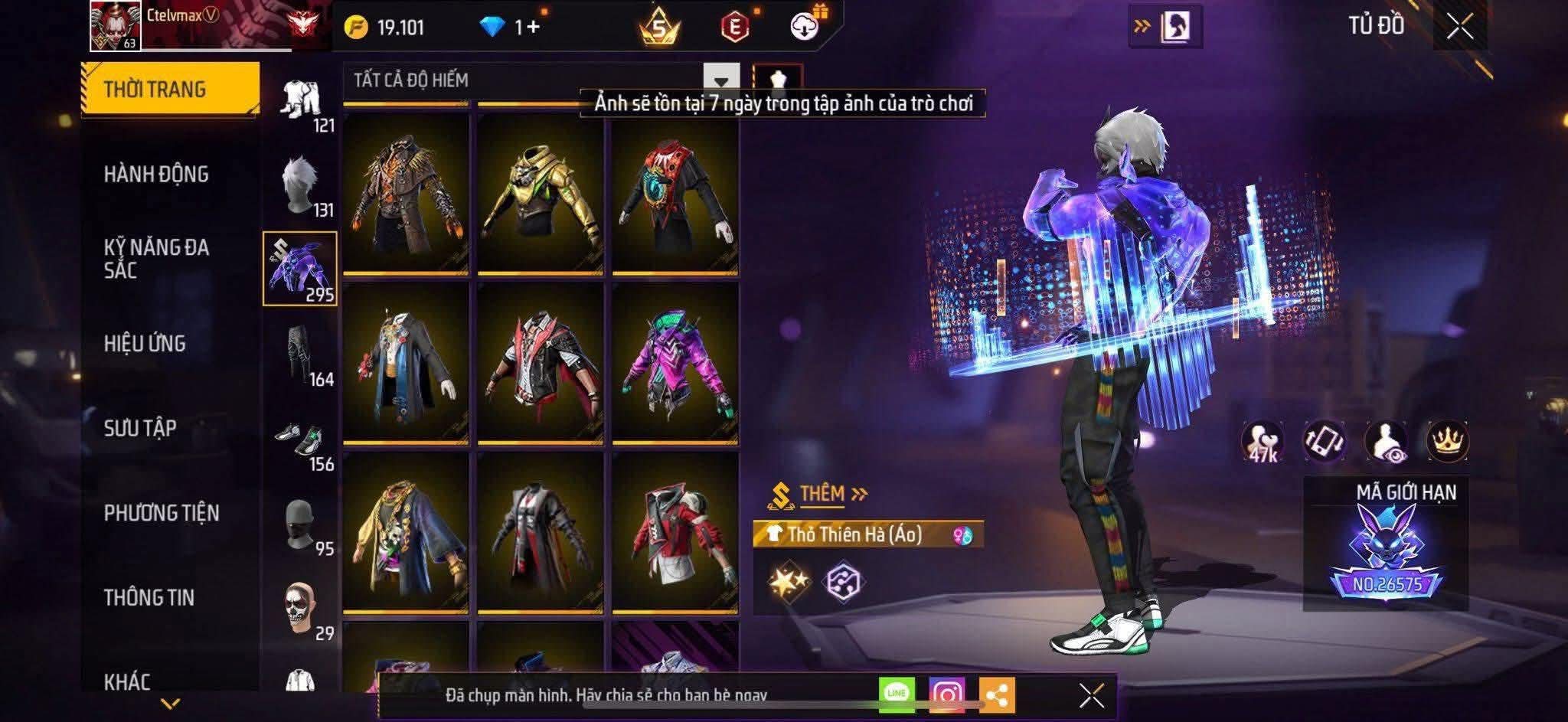Select the pants category showing 164
The width and height of the screenshot is (1568, 722).
pyautogui.click(x=299, y=355)
